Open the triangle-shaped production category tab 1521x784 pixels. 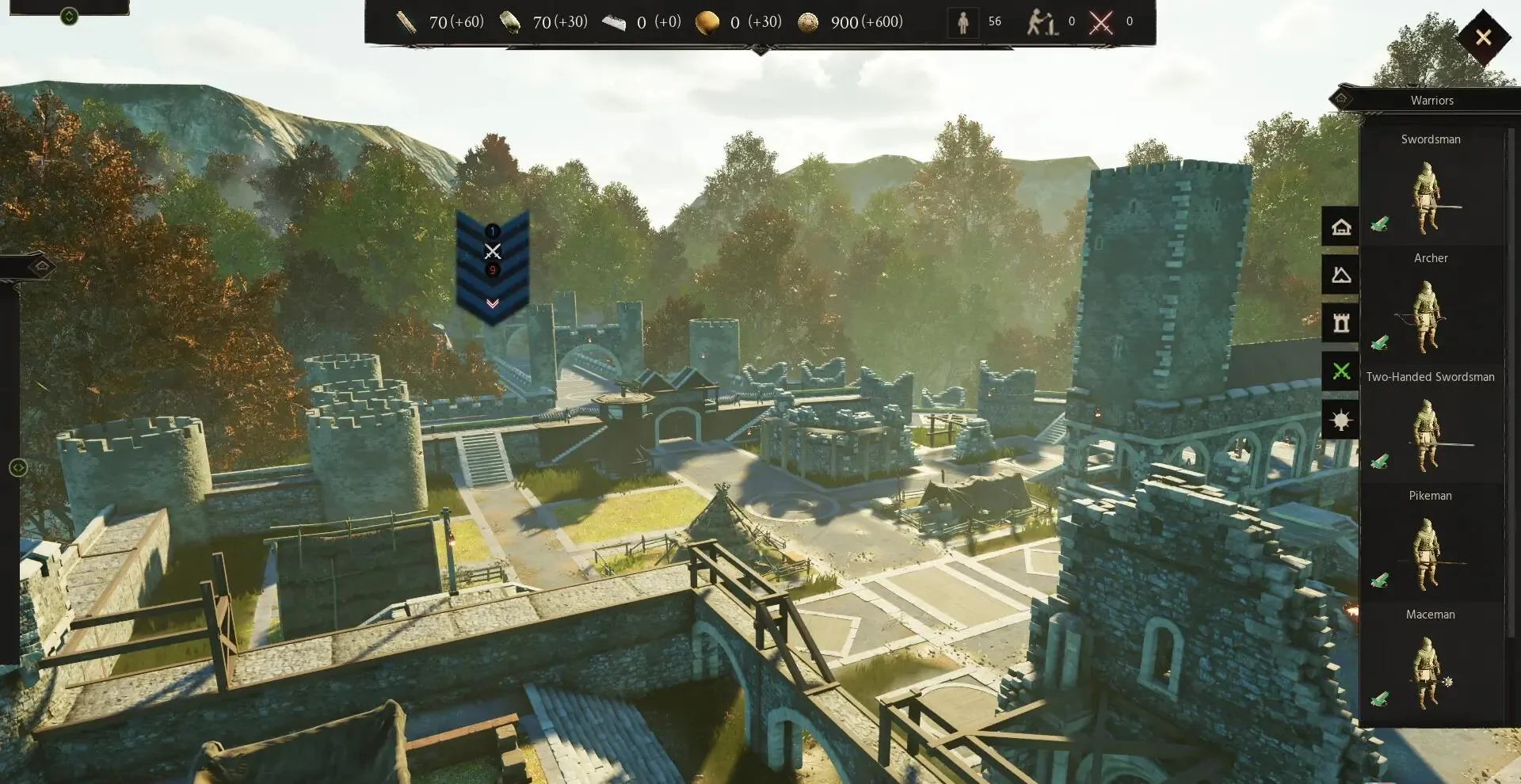click(1340, 275)
